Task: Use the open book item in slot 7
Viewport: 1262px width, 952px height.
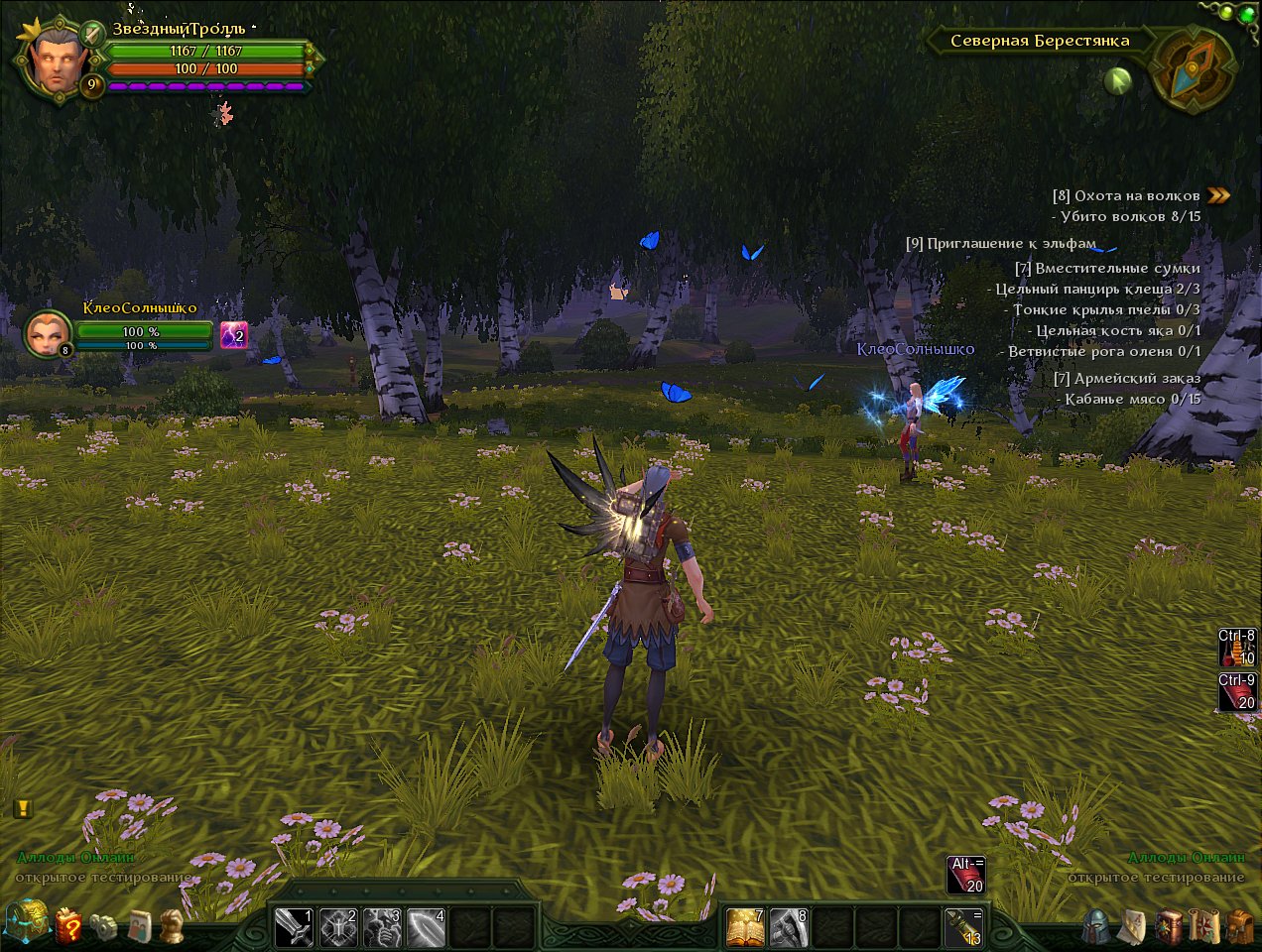Action: (x=745, y=927)
